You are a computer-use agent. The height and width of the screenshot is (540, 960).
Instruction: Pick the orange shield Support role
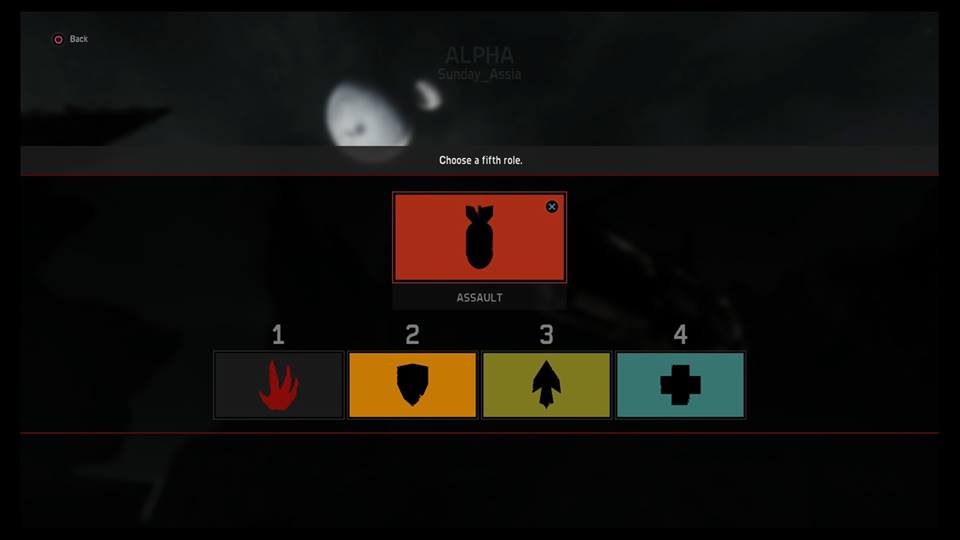[x=413, y=385]
